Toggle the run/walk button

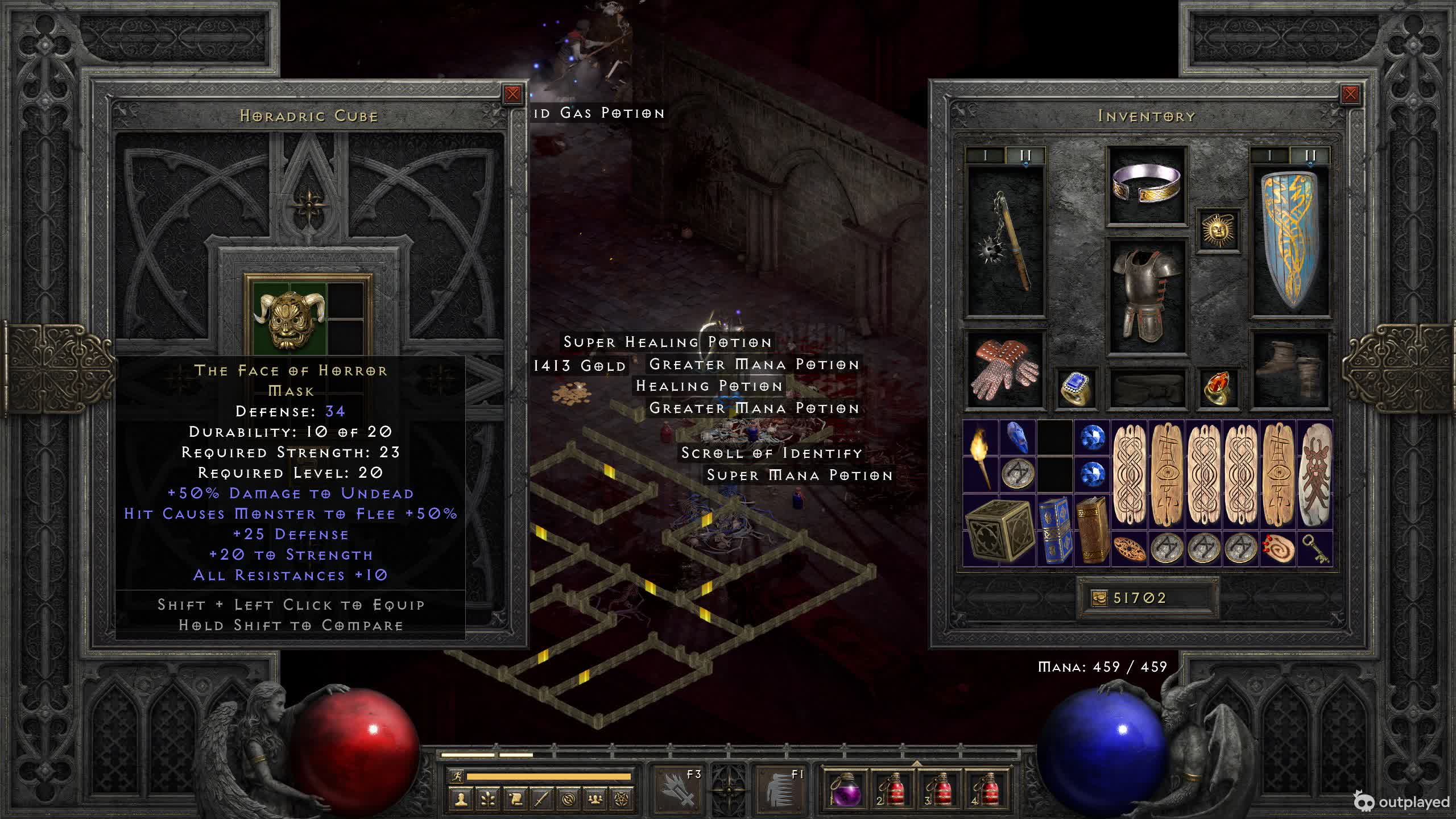point(456,776)
